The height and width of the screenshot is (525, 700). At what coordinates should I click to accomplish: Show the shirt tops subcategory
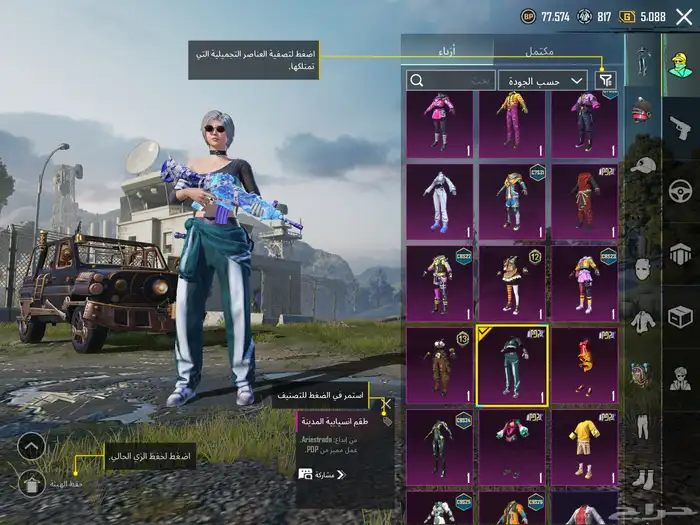[x=643, y=321]
